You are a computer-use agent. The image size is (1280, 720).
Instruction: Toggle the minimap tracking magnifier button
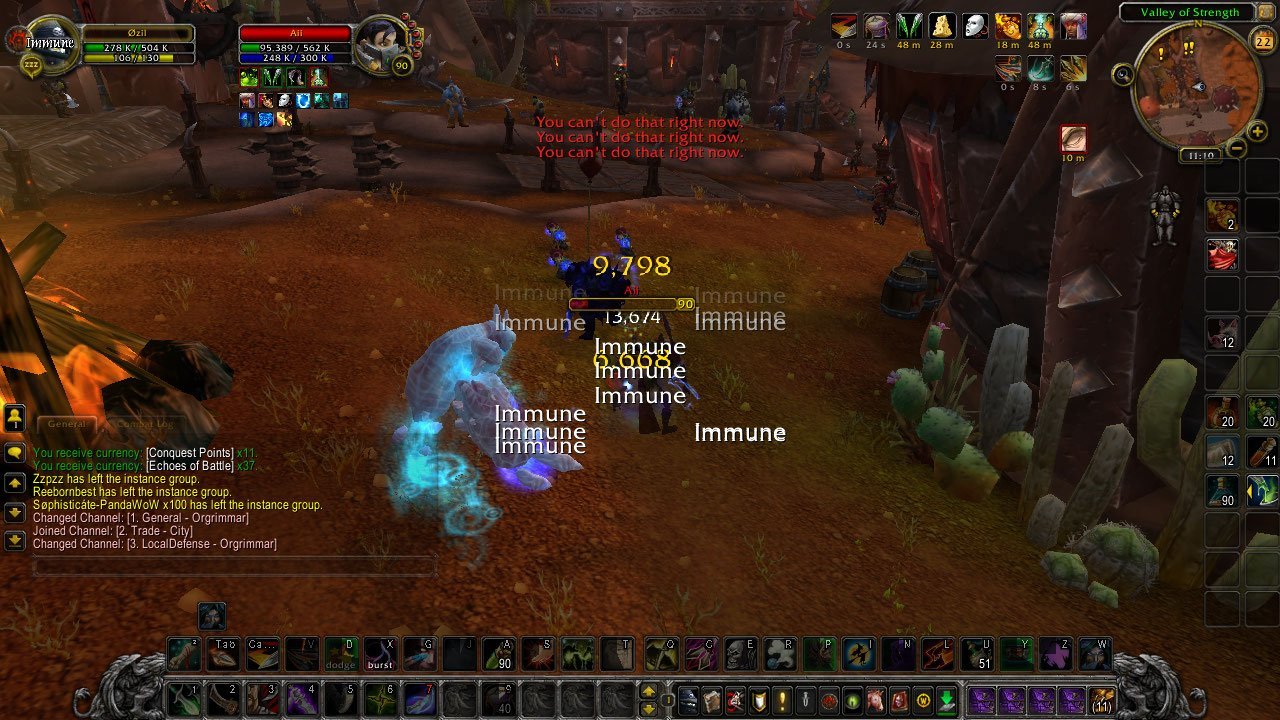[1123, 73]
